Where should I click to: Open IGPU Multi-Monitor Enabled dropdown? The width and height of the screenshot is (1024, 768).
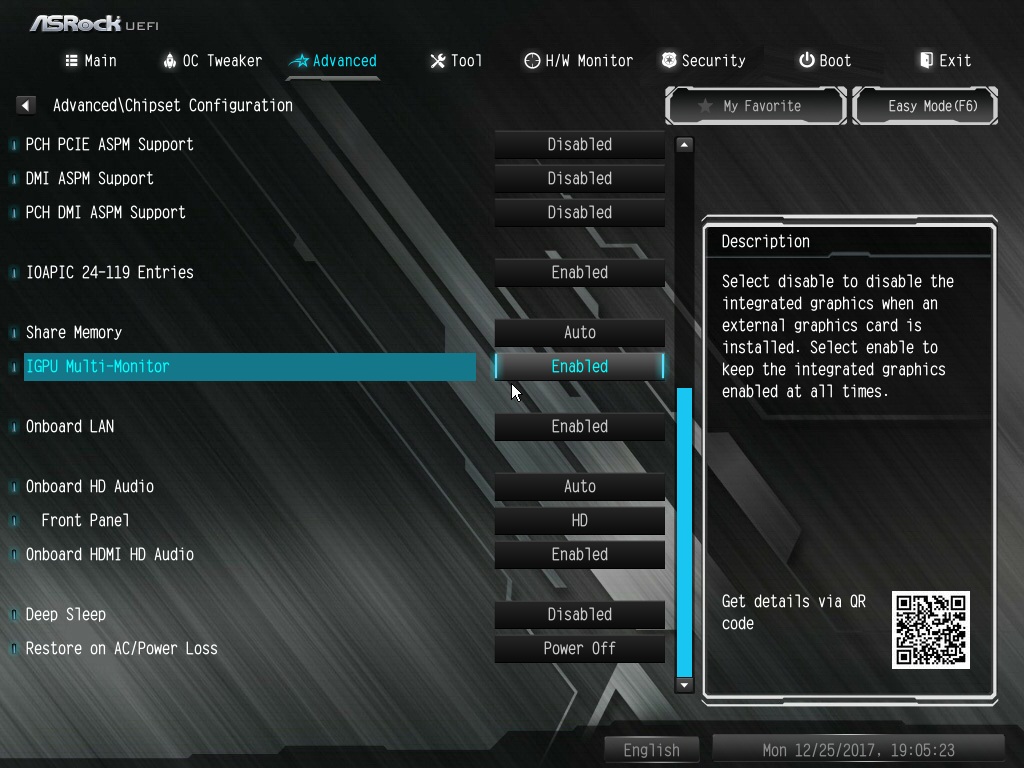(579, 367)
